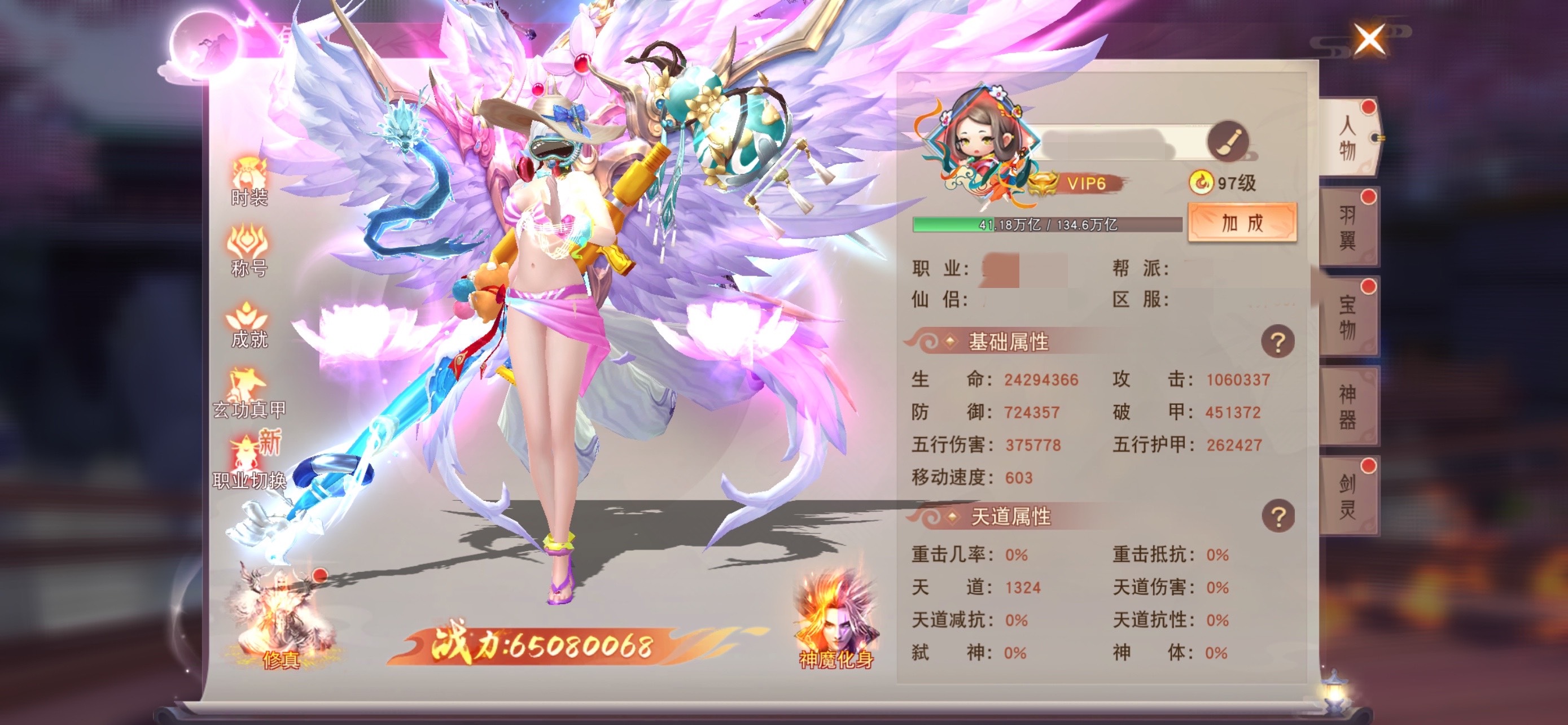Image resolution: width=1568 pixels, height=725 pixels.
Task: Show help for 天道属性 attributes
Action: pos(1277,517)
